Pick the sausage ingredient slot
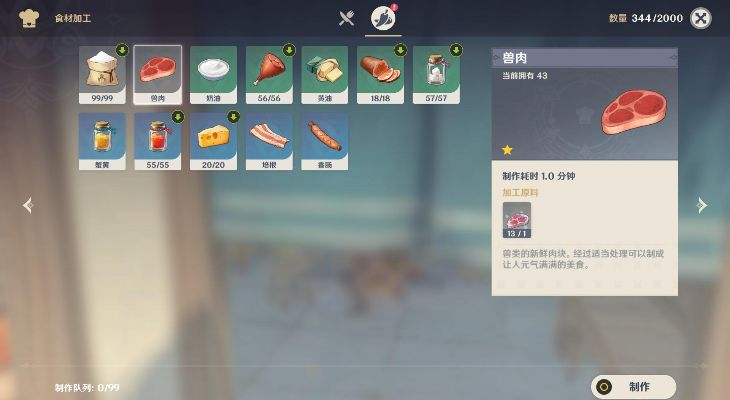The width and height of the screenshot is (730, 400). tap(325, 139)
